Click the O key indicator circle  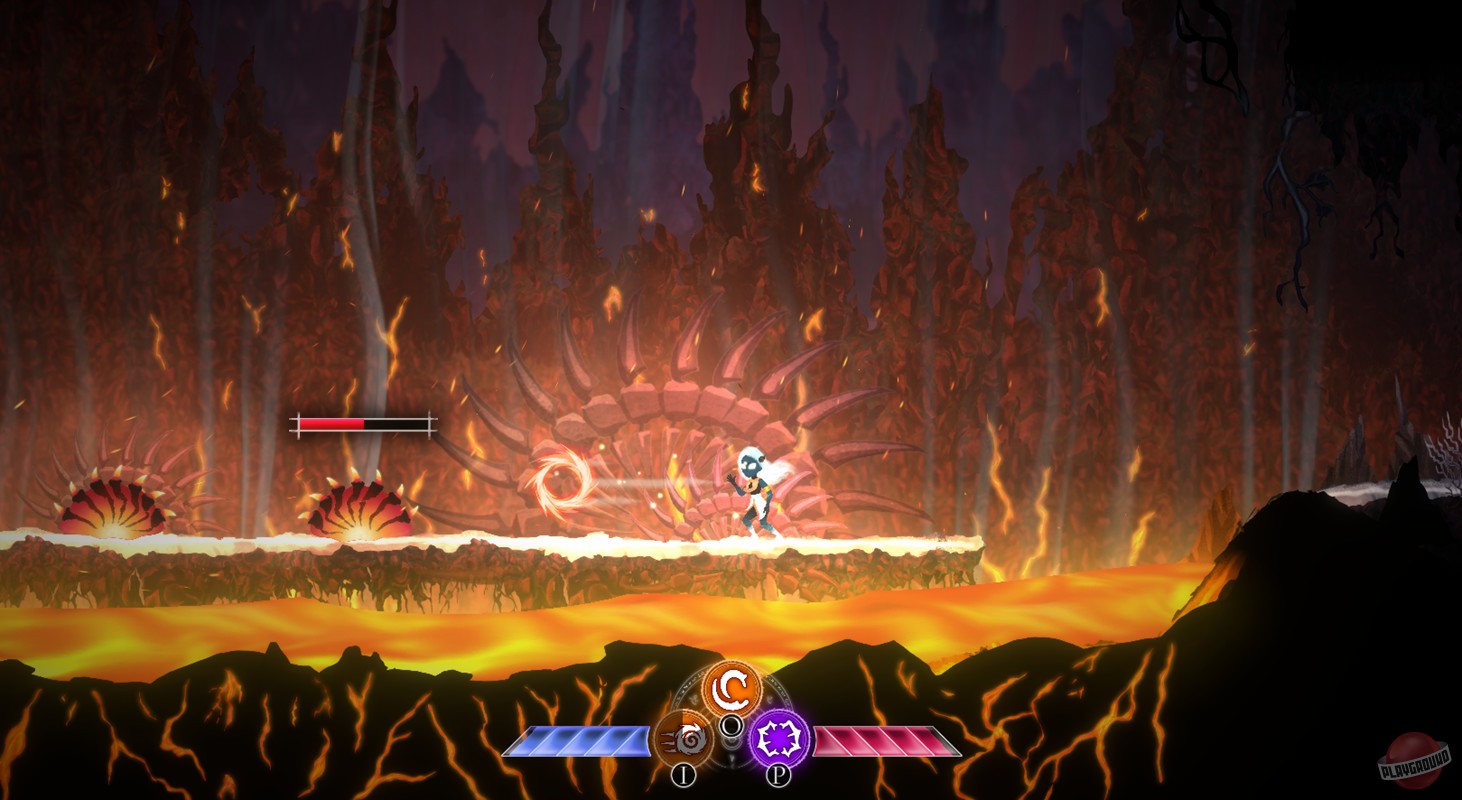pos(732,725)
